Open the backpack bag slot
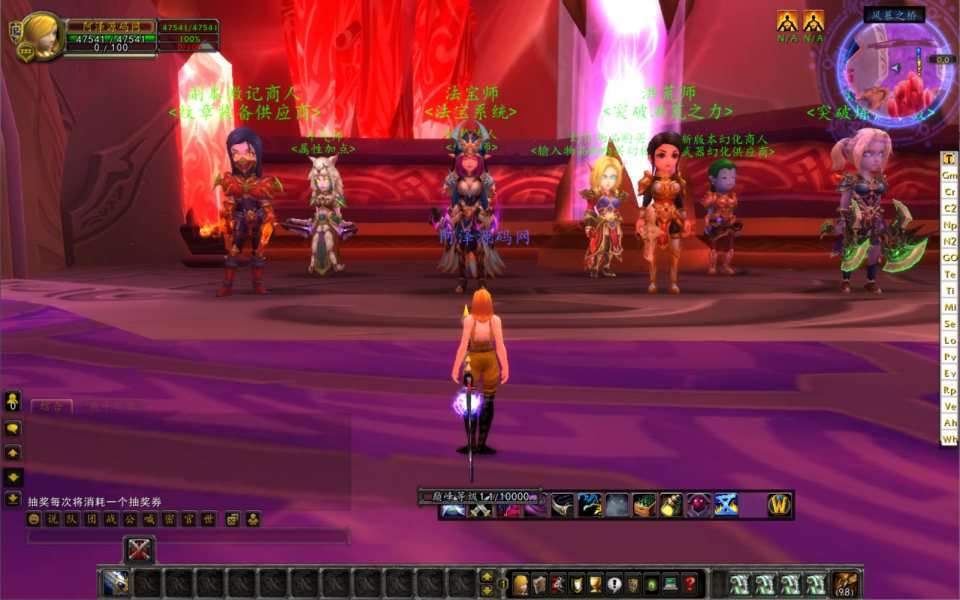 [846, 584]
